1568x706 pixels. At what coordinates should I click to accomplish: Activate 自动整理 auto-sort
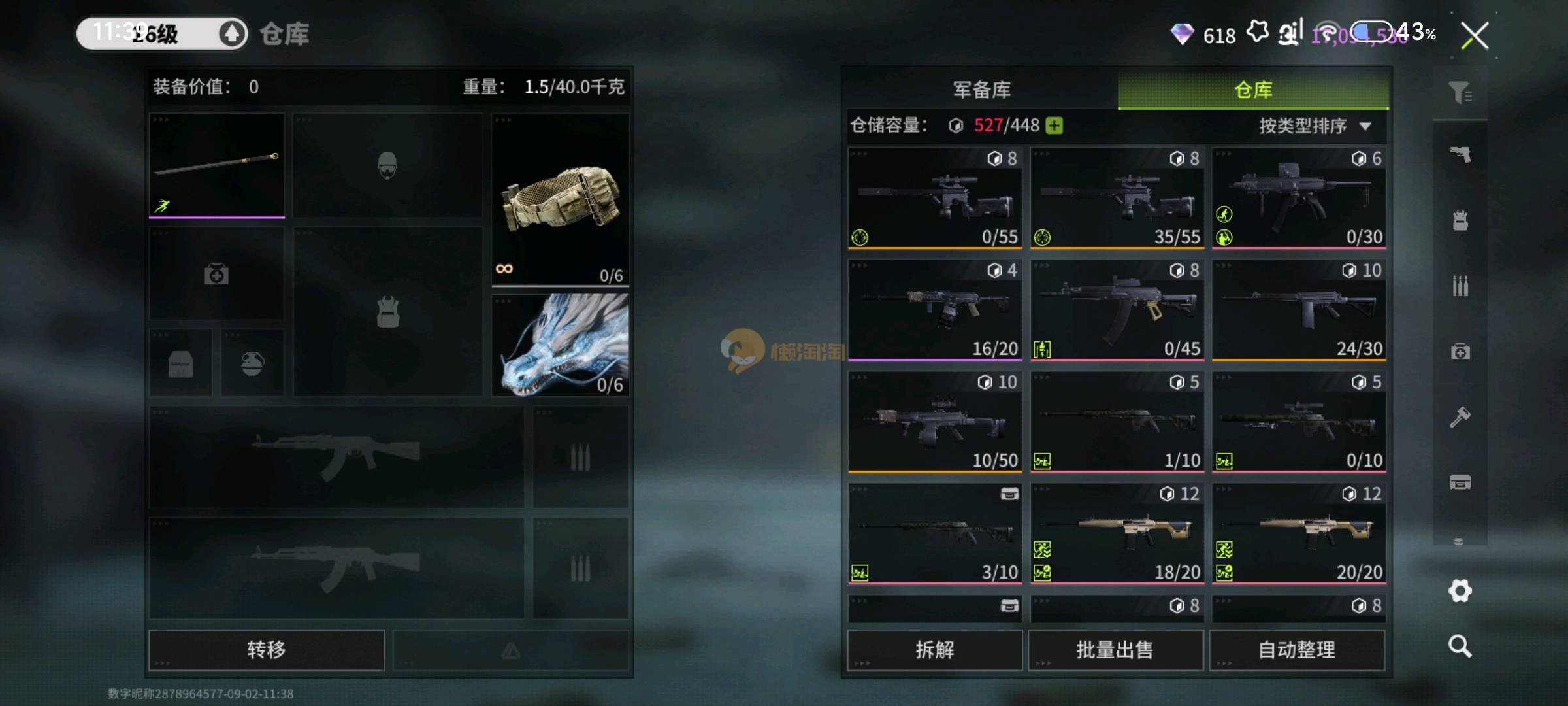(1297, 650)
